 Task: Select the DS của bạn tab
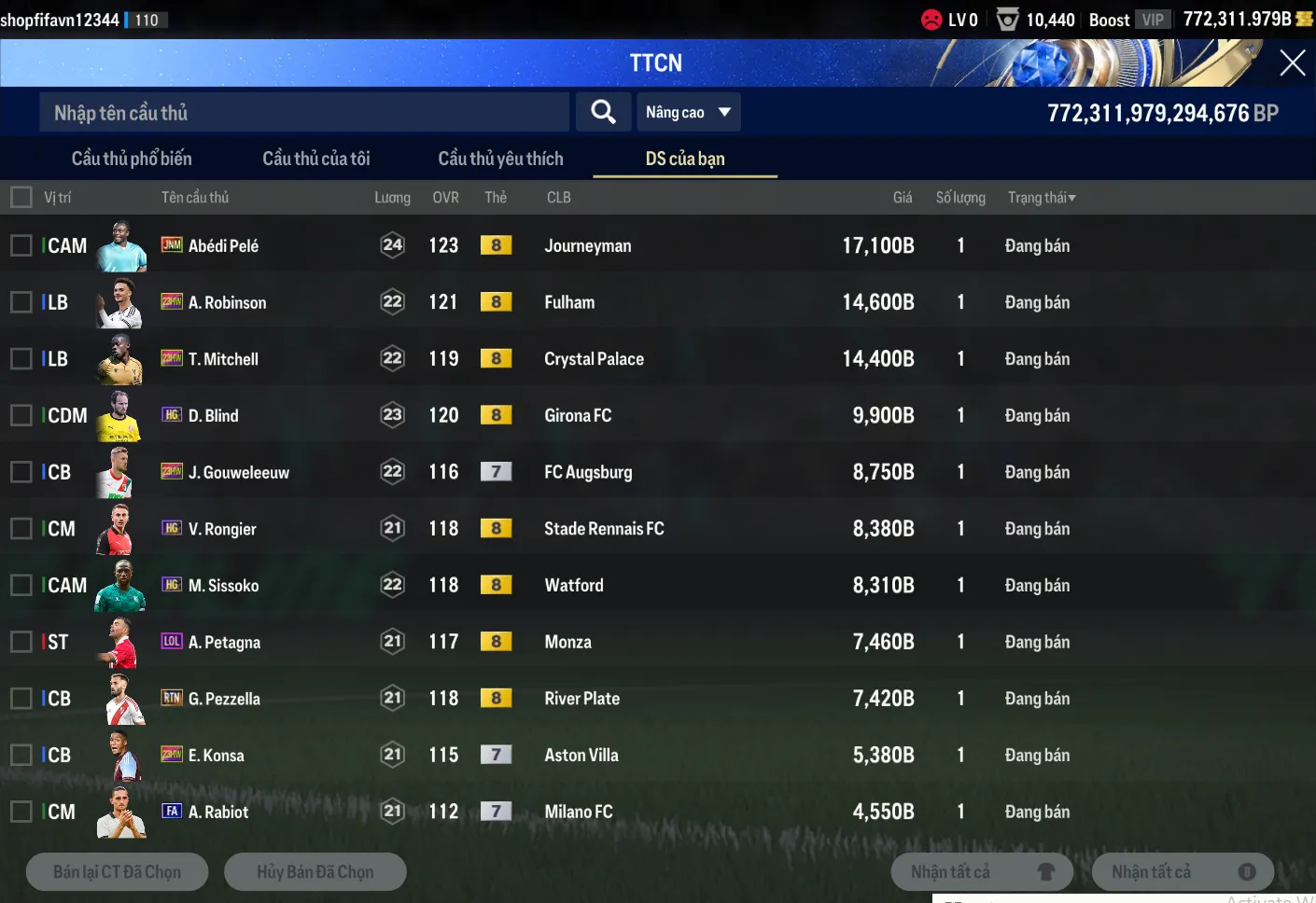tap(685, 159)
